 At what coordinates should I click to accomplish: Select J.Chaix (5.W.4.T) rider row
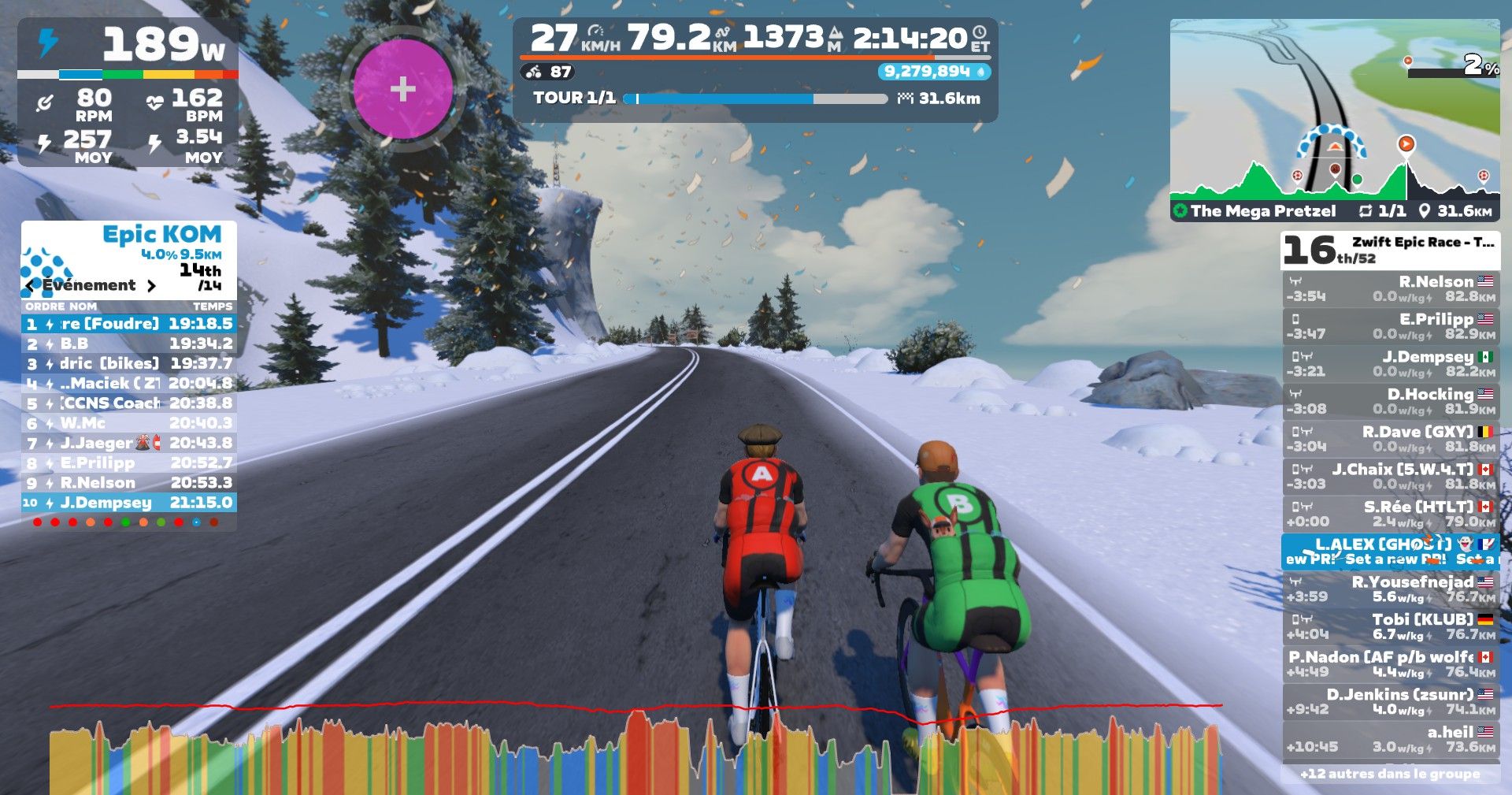(1391, 476)
